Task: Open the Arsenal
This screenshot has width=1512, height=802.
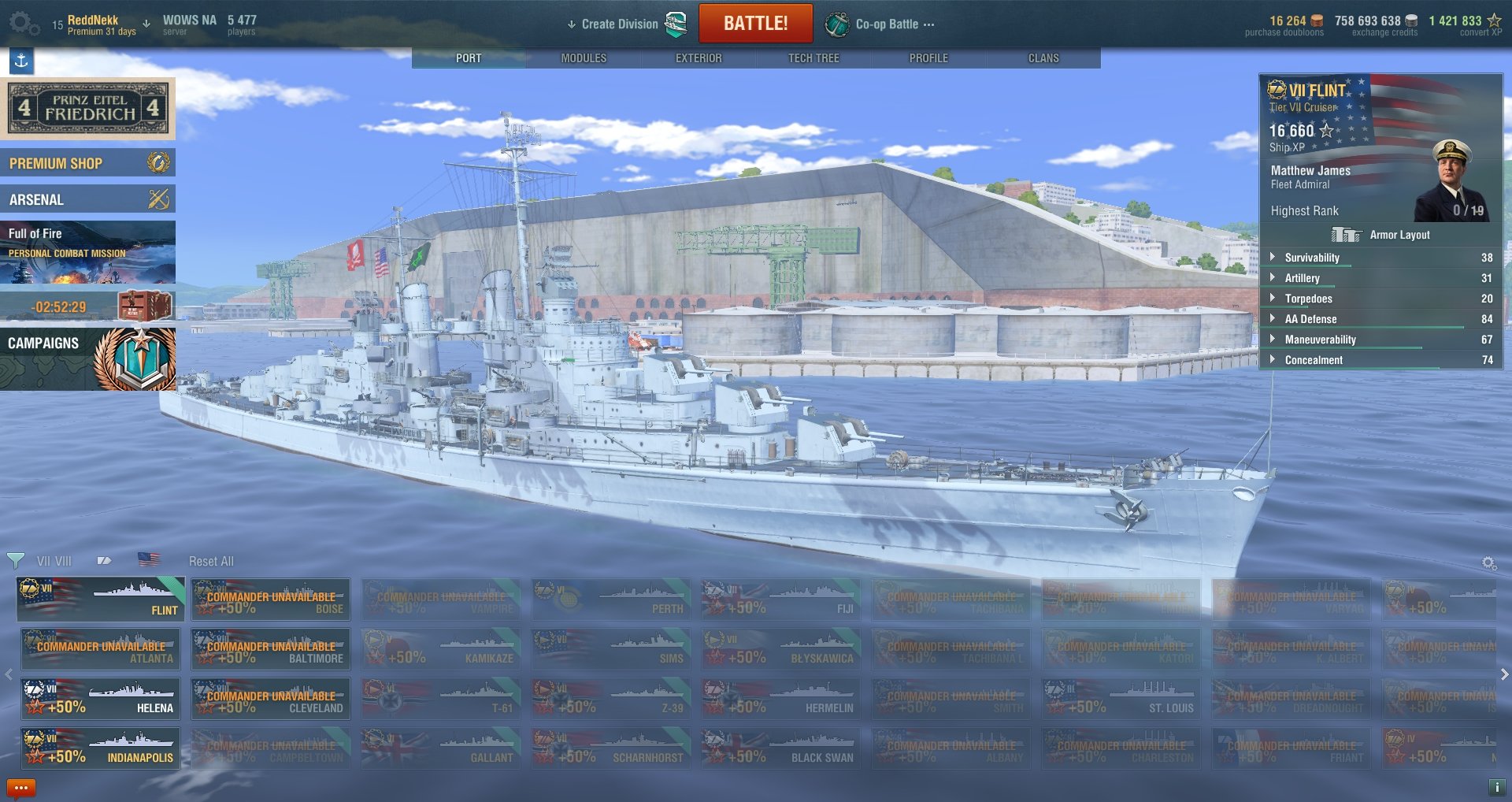Action: 87,199
